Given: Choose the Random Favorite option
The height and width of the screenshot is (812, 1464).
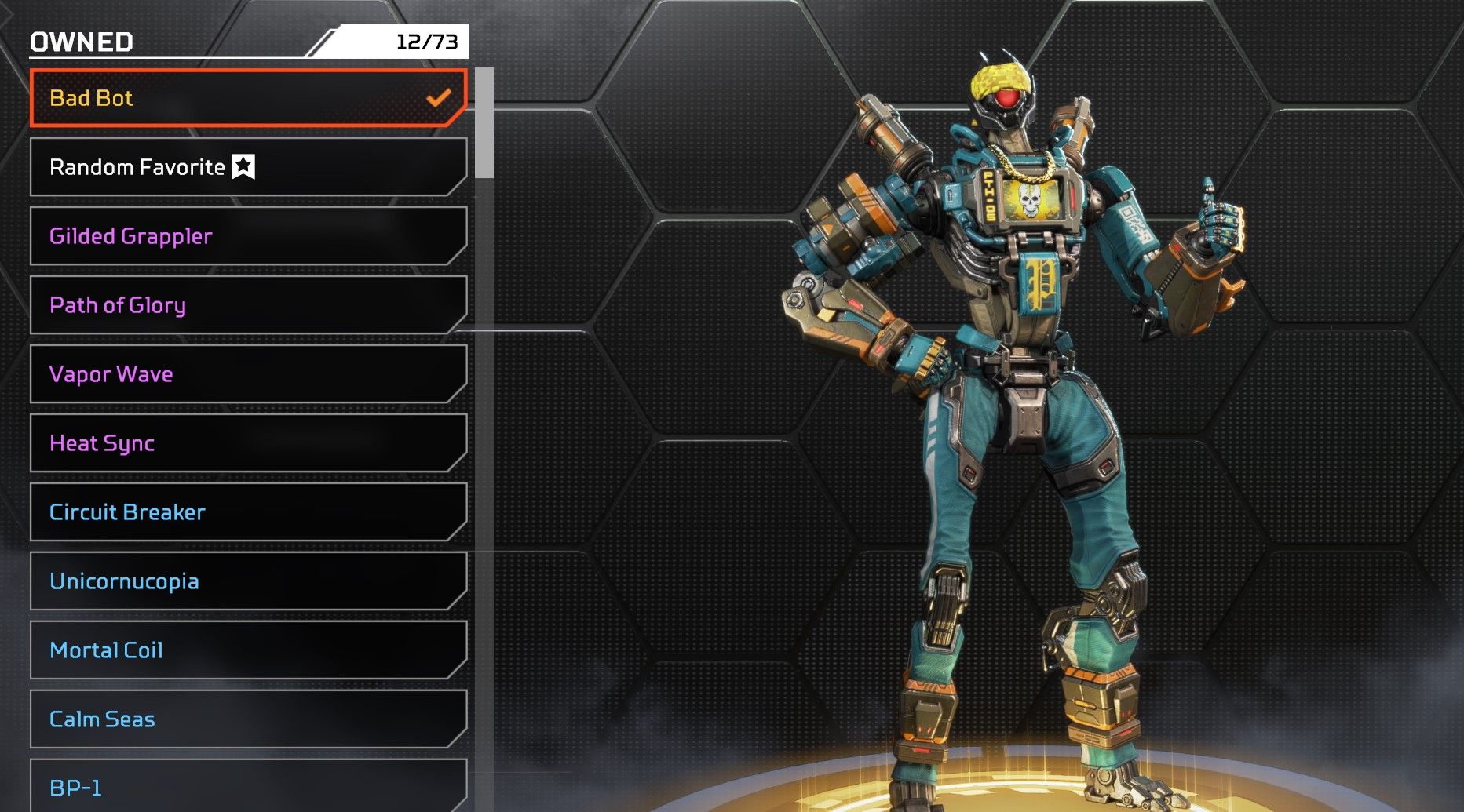Looking at the screenshot, I should [x=248, y=167].
